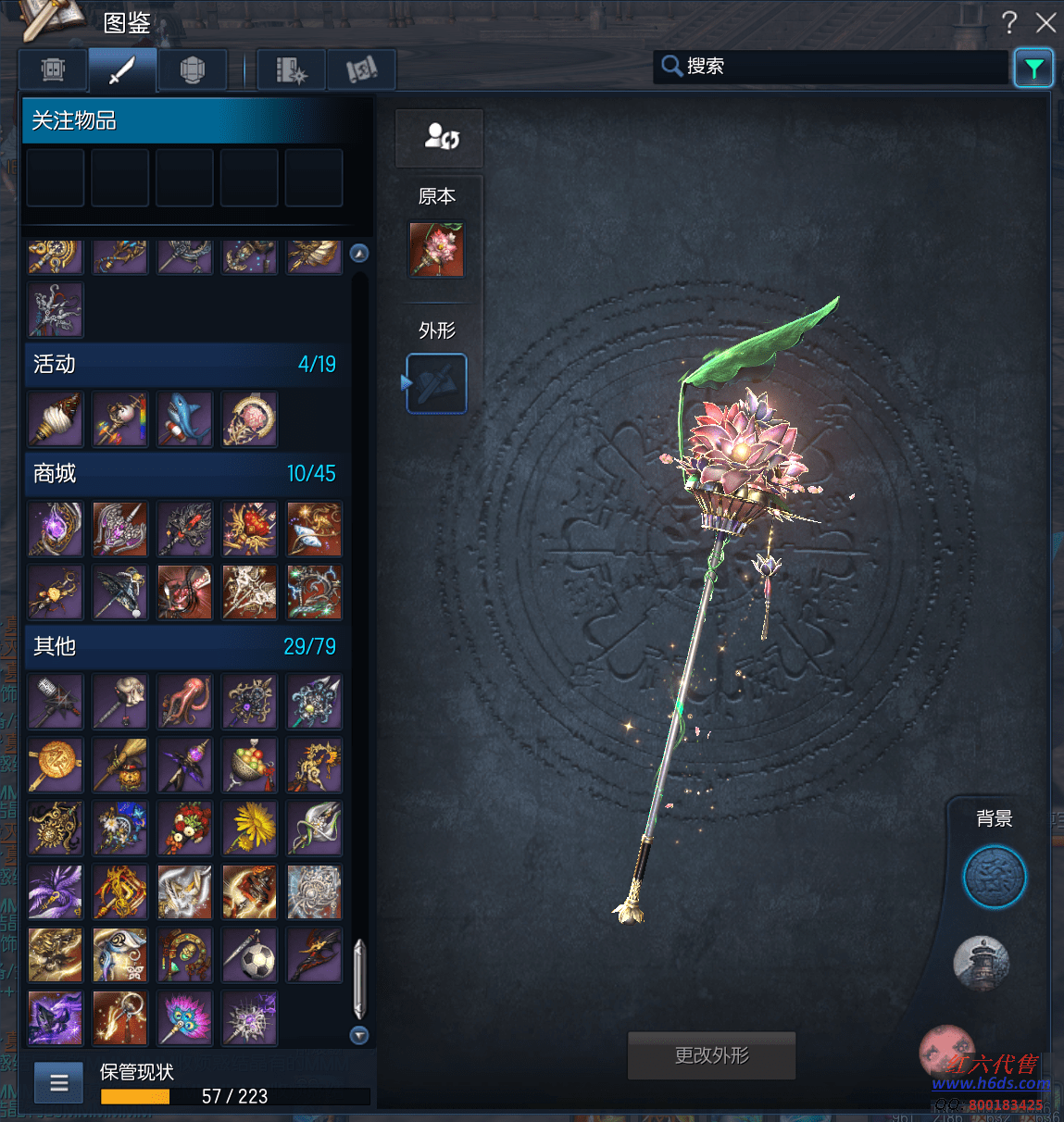The image size is (1064, 1122).
Task: Switch to the hexagon gem tab
Action: point(192,69)
